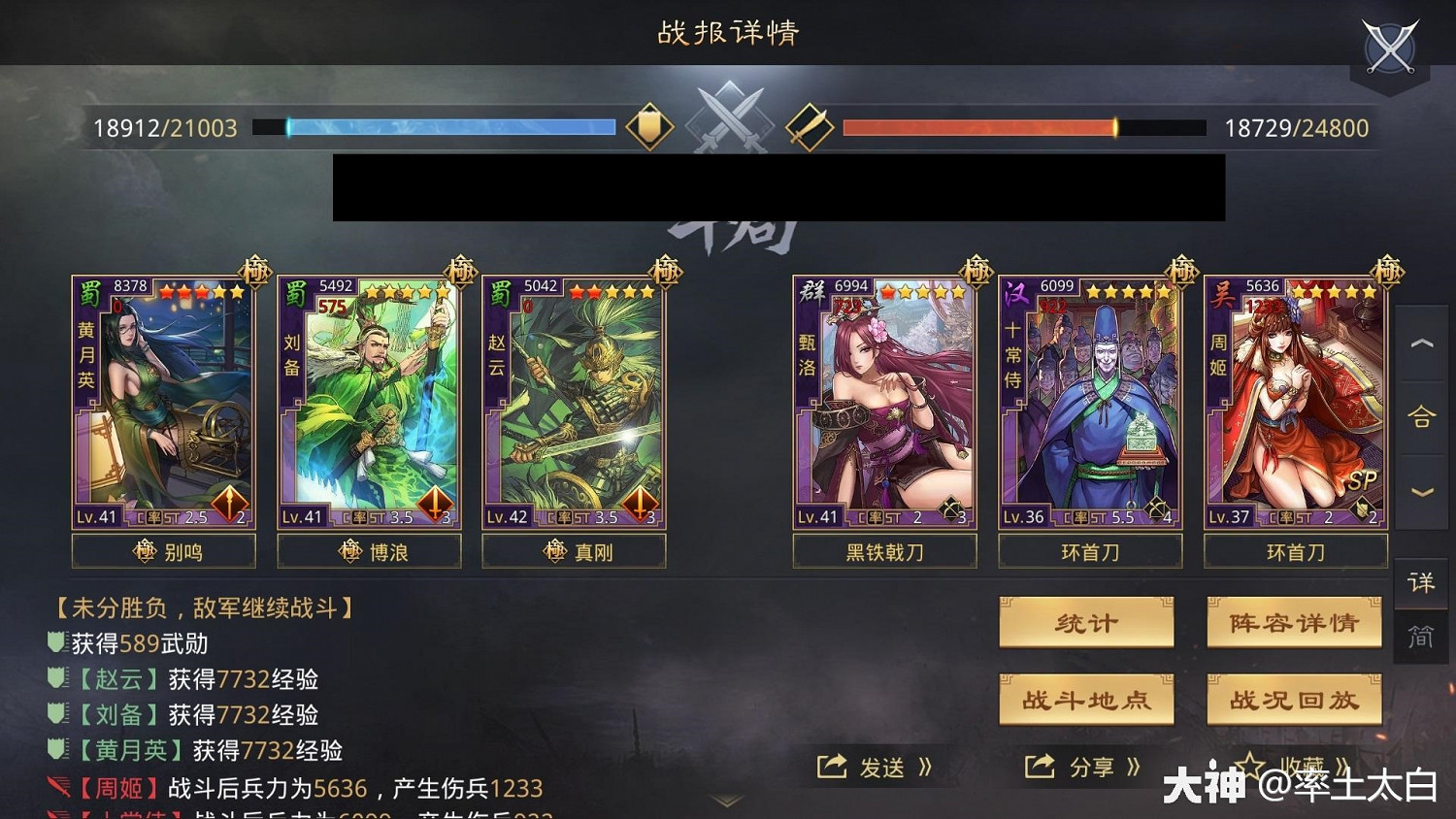Viewport: 1456px width, 819px height.
Task: Collapse downward with the bottom chevron in sidebar
Action: (x=1421, y=490)
